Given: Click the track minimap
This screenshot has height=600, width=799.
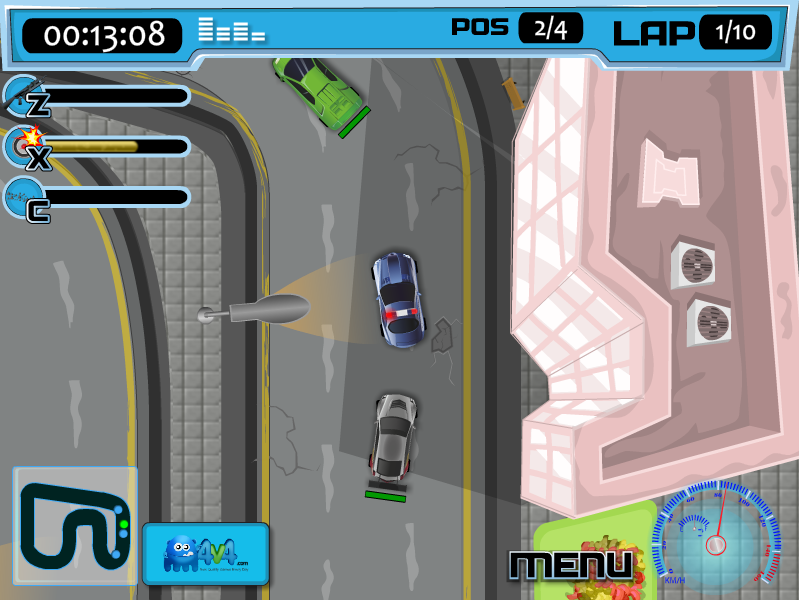Looking at the screenshot, I should pos(75,525).
